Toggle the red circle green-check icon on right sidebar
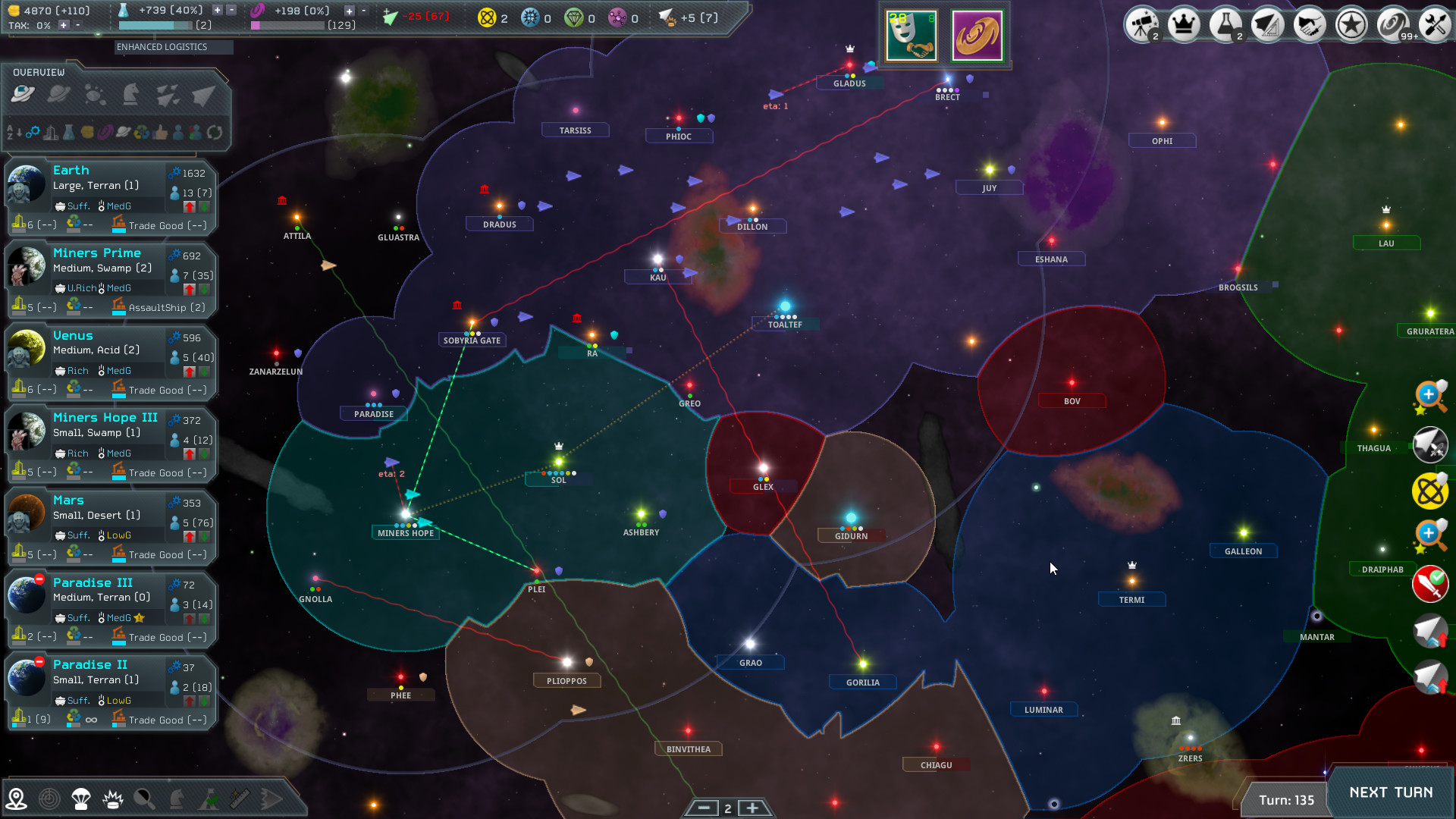Image resolution: width=1456 pixels, height=819 pixels. (1431, 585)
